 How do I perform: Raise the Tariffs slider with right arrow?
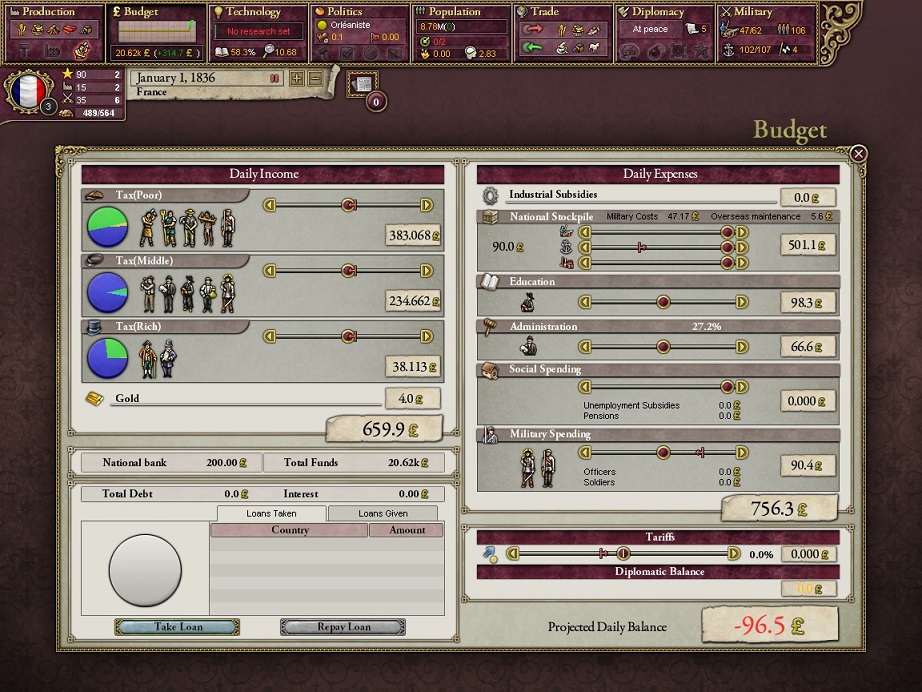coord(734,553)
